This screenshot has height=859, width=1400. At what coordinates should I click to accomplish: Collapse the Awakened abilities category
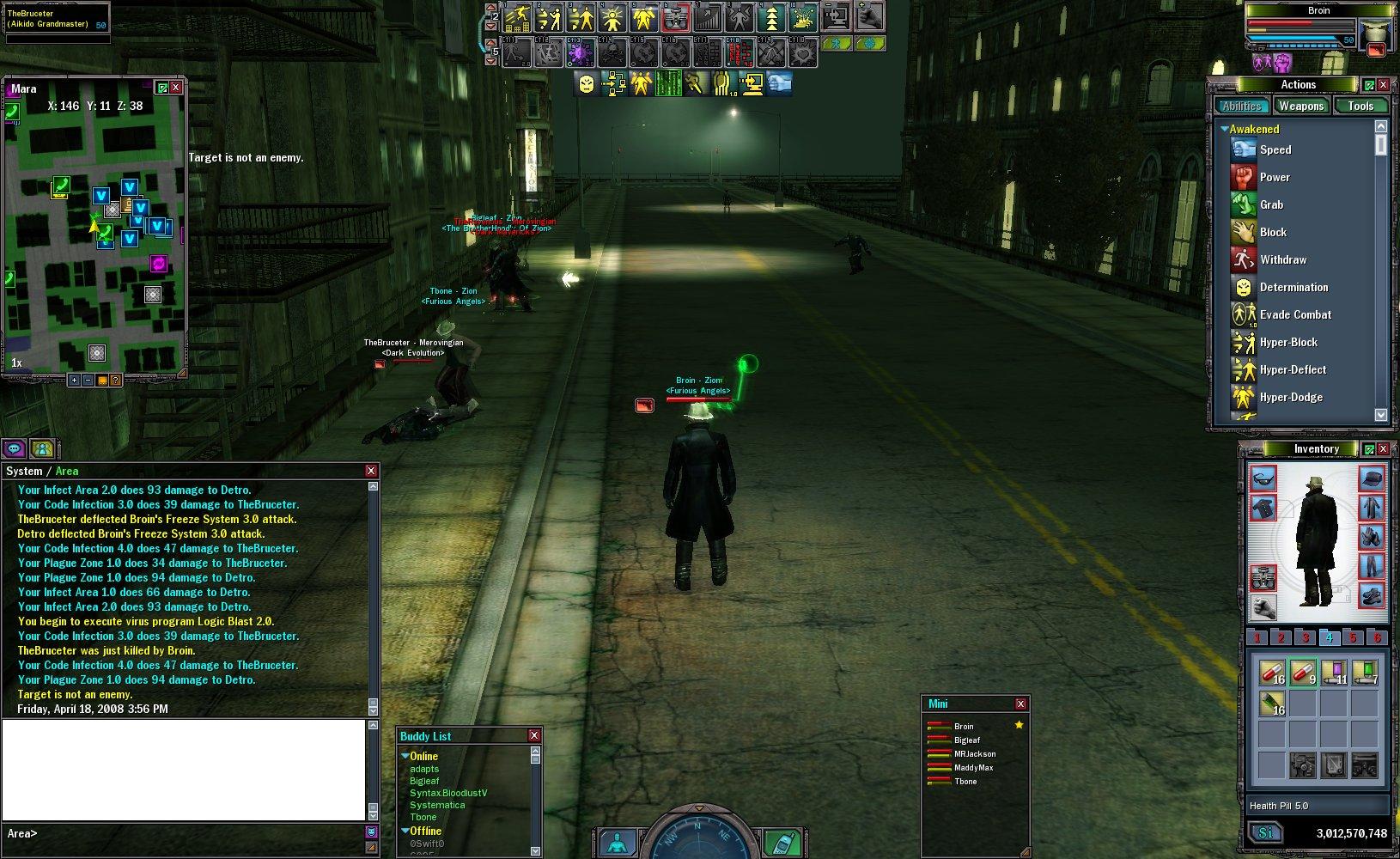point(1225,129)
